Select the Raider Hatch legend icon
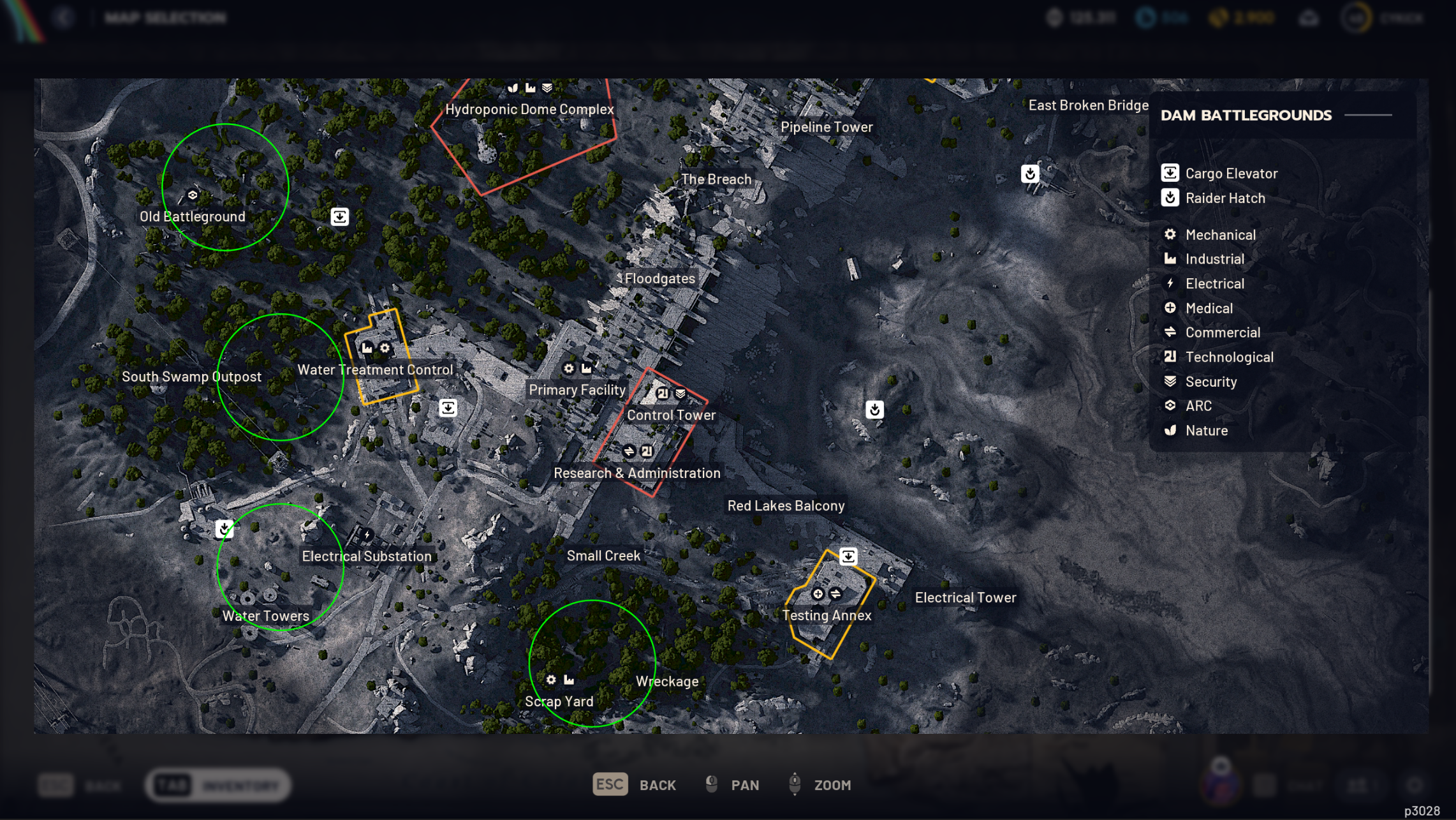The height and width of the screenshot is (820, 1456). click(x=1170, y=198)
